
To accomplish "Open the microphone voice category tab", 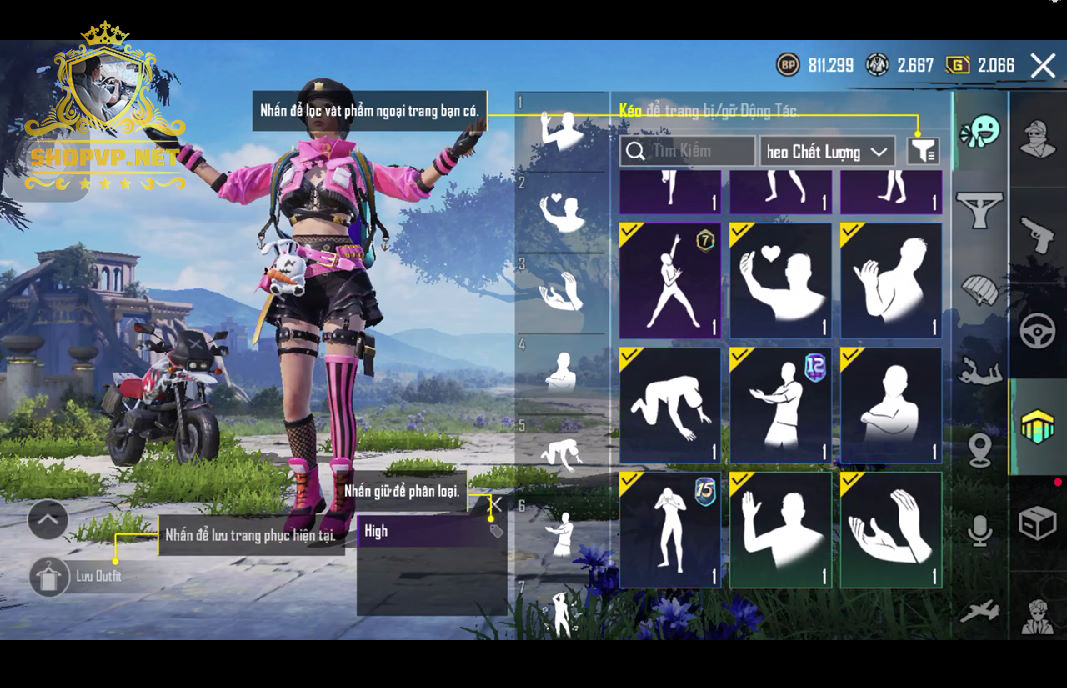I will pos(980,530).
